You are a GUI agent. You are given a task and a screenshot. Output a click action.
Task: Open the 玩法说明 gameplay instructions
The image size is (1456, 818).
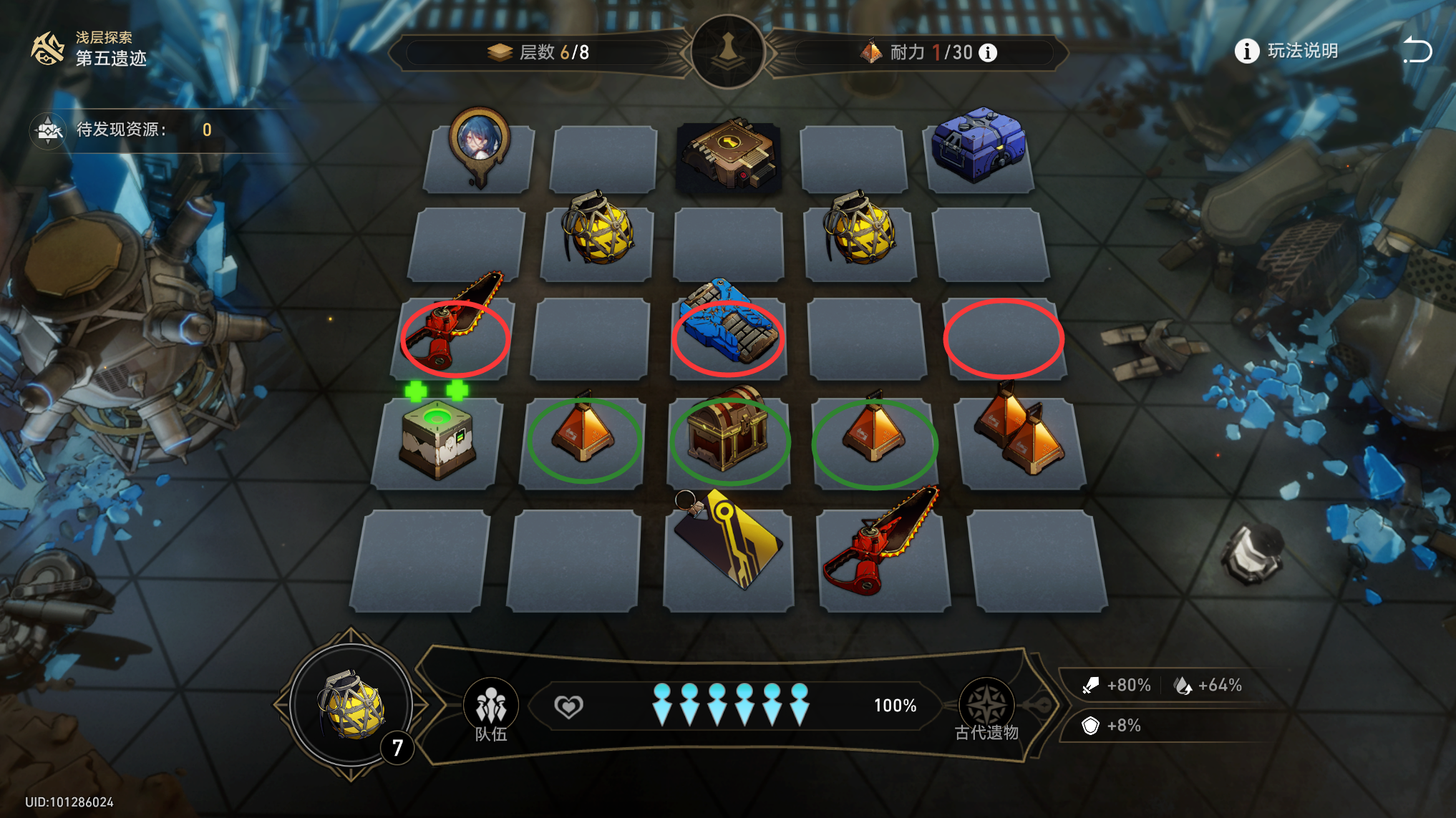click(x=1287, y=52)
